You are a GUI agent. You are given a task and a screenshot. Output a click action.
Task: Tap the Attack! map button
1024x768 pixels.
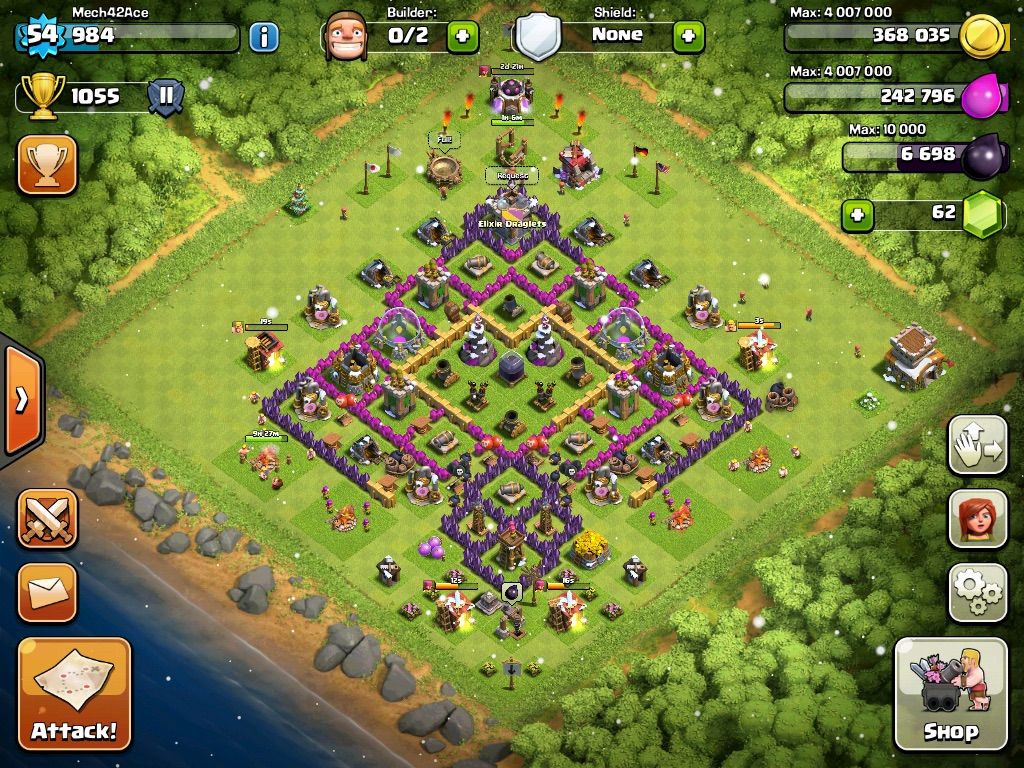click(x=74, y=695)
